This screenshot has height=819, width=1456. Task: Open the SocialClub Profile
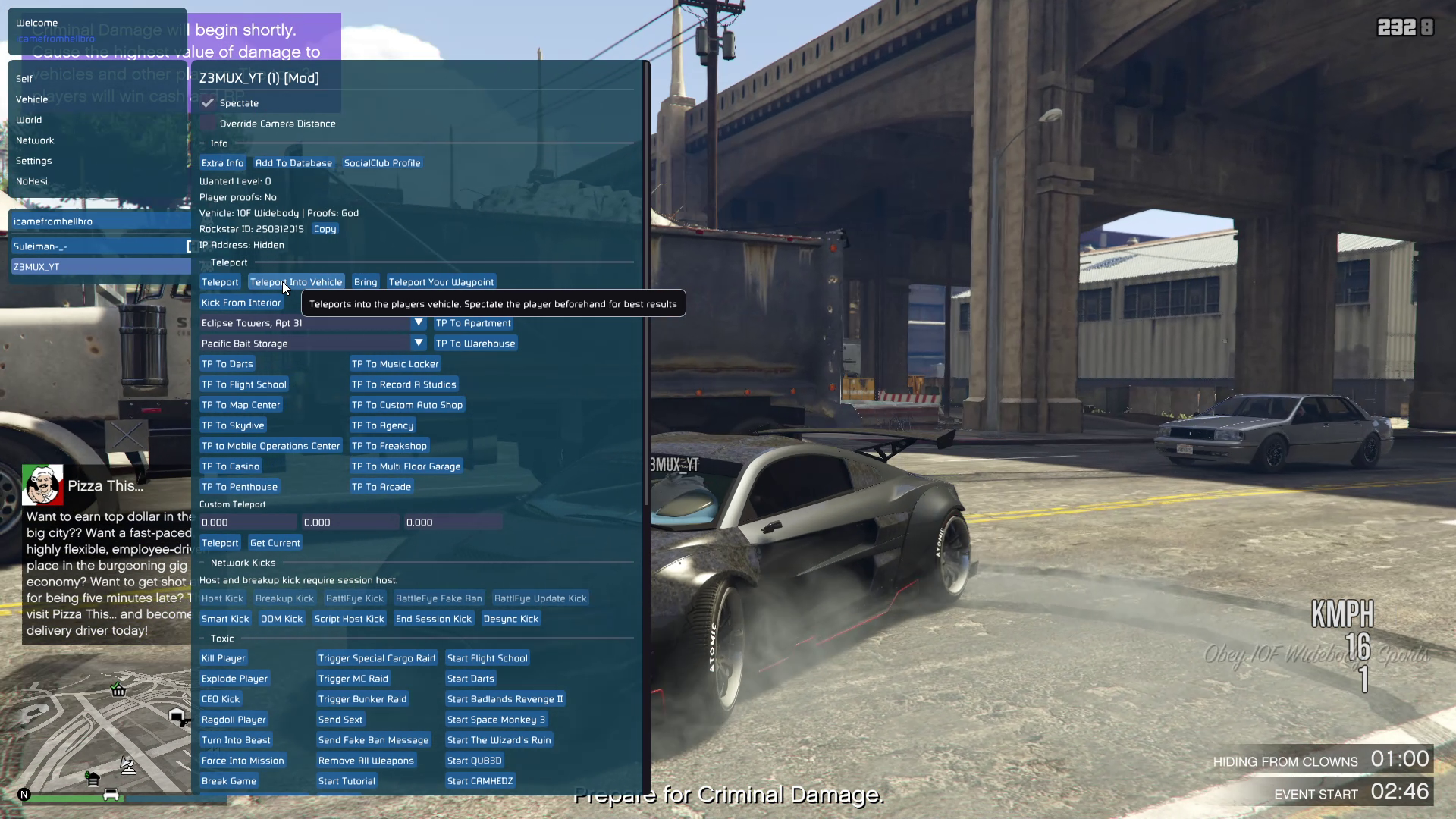[382, 163]
